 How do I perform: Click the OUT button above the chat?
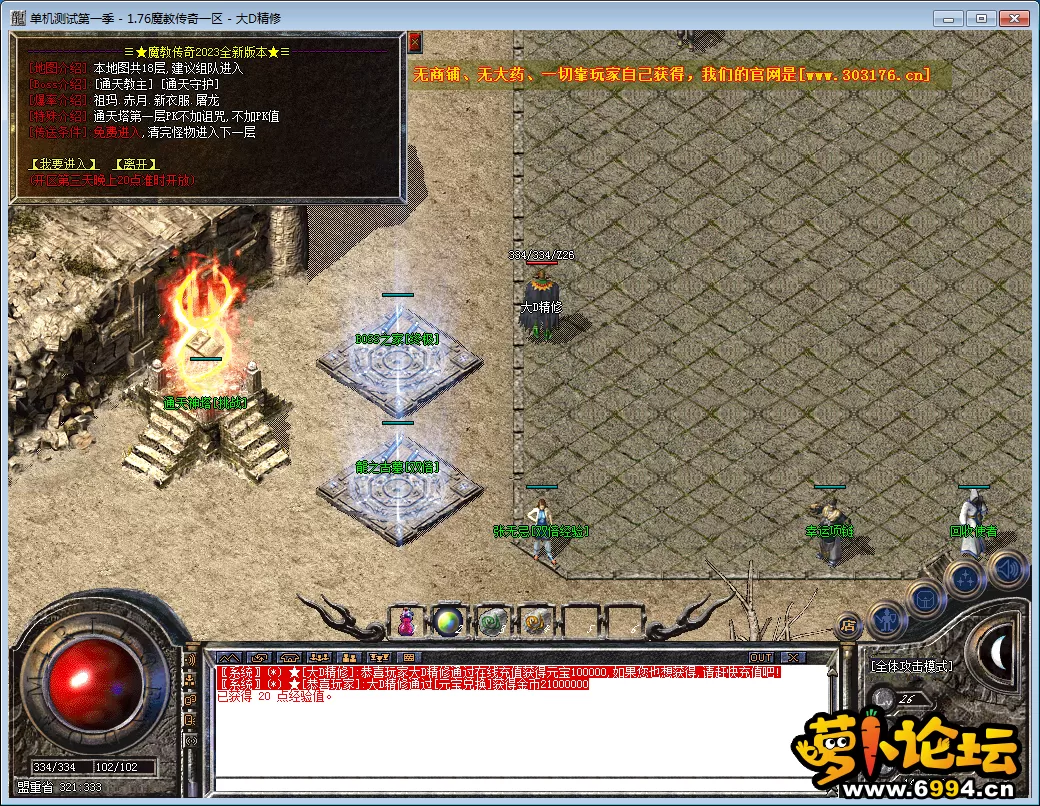(761, 657)
